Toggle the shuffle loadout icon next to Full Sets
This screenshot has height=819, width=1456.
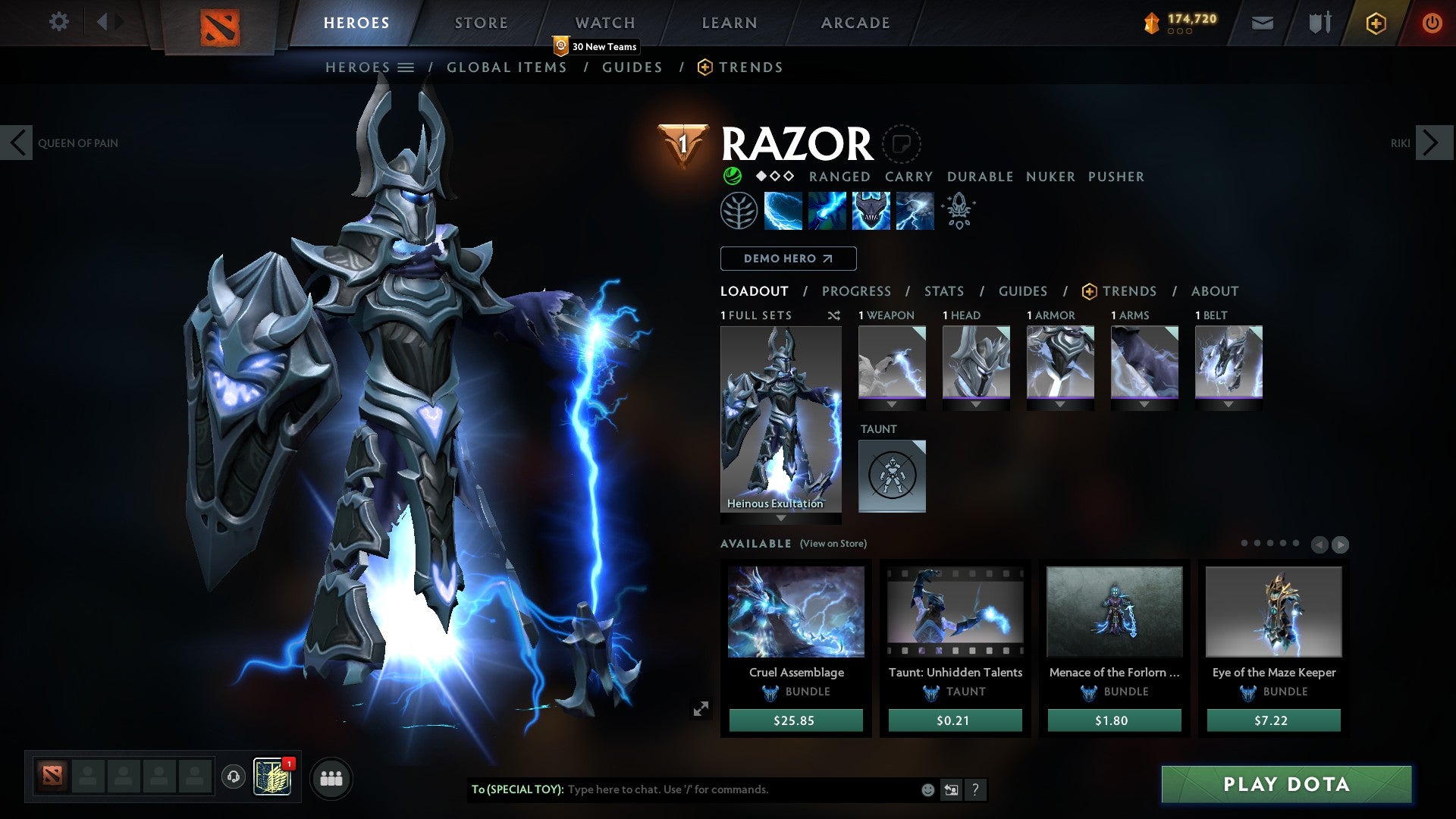point(833,315)
